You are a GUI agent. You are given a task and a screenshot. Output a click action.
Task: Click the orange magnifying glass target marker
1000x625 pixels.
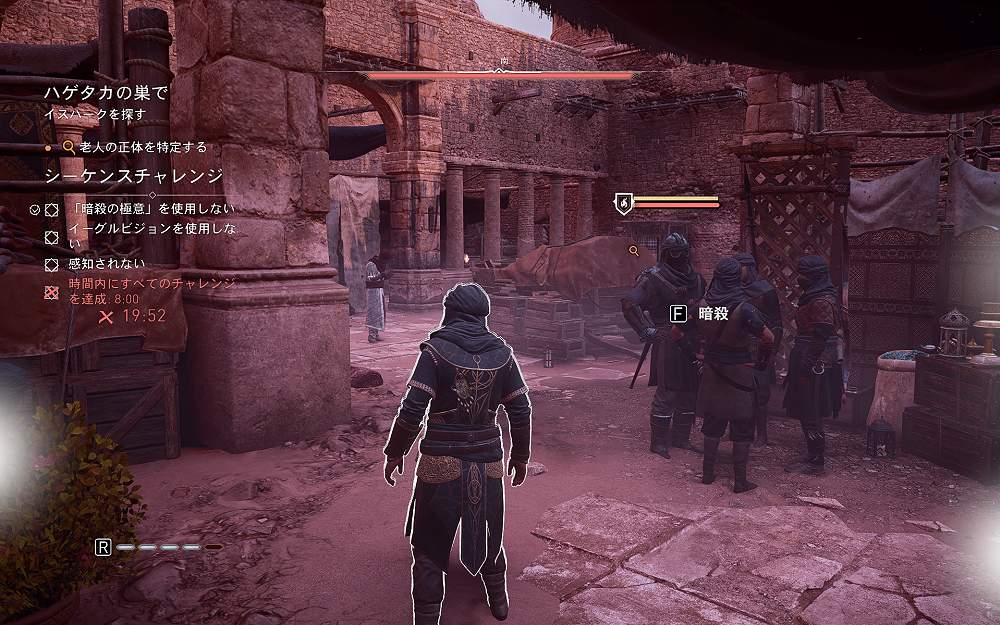[633, 250]
